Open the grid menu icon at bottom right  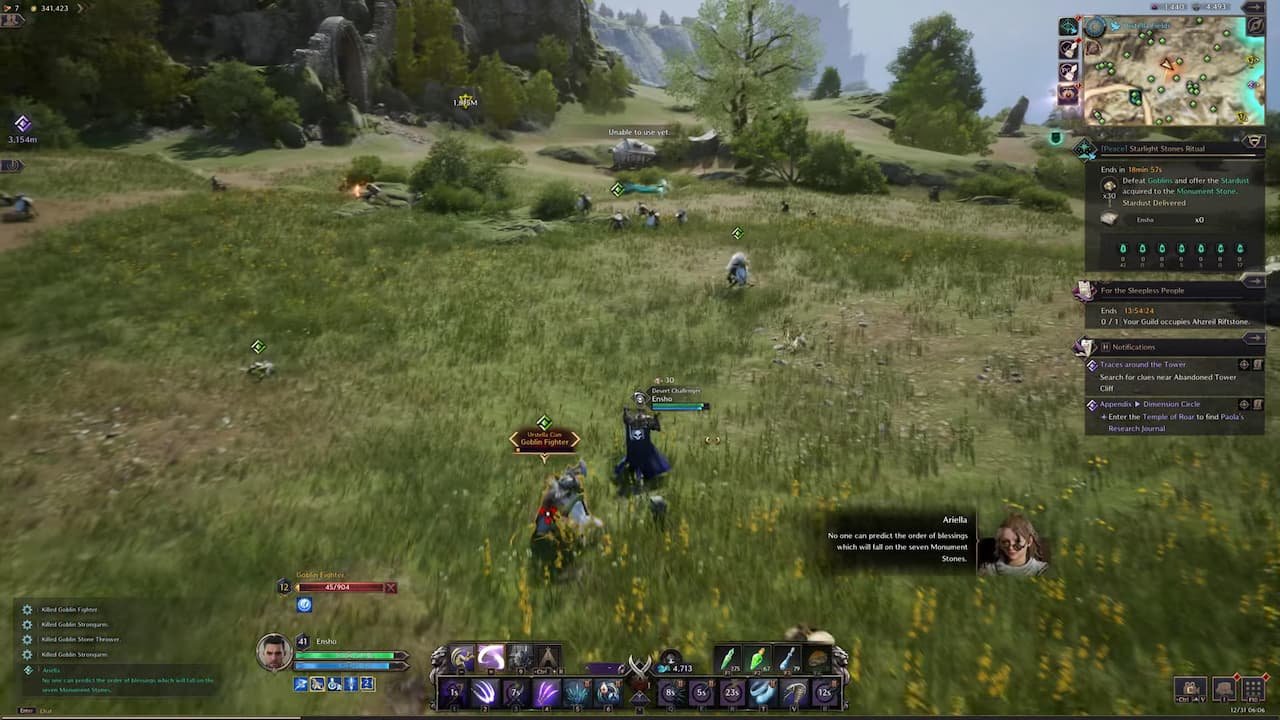pos(1253,688)
